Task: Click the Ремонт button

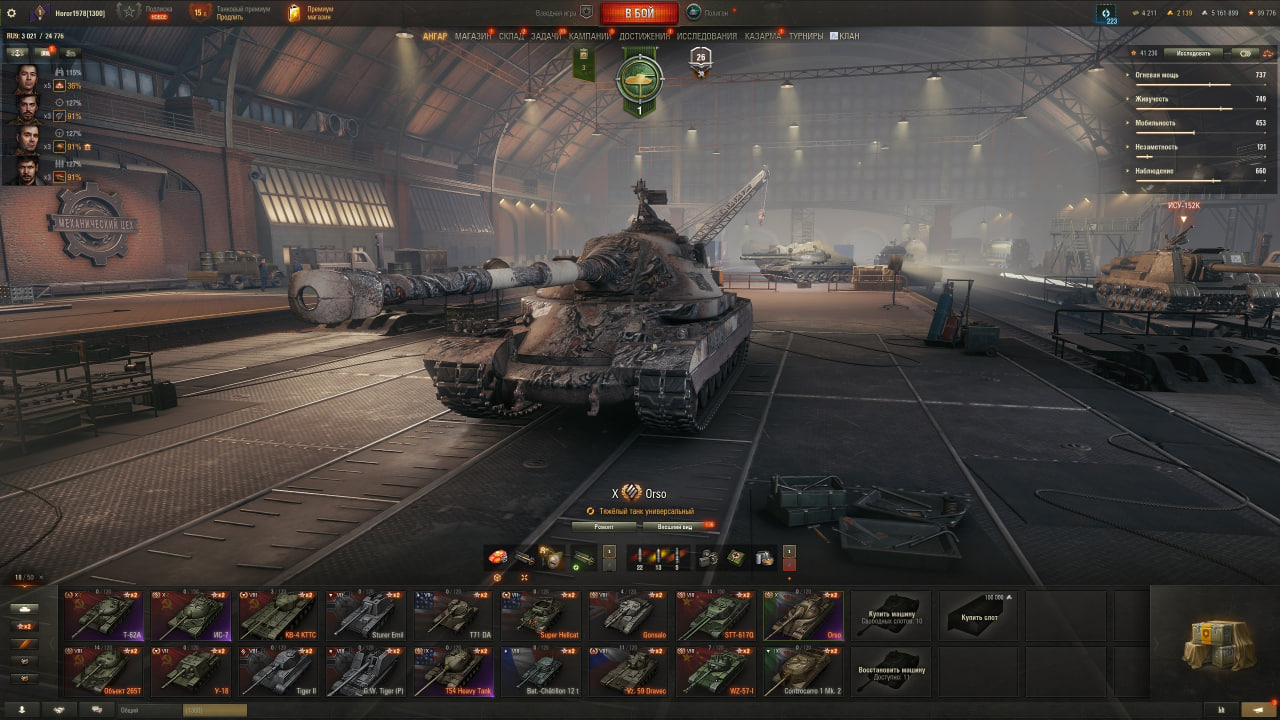Action: click(x=604, y=526)
